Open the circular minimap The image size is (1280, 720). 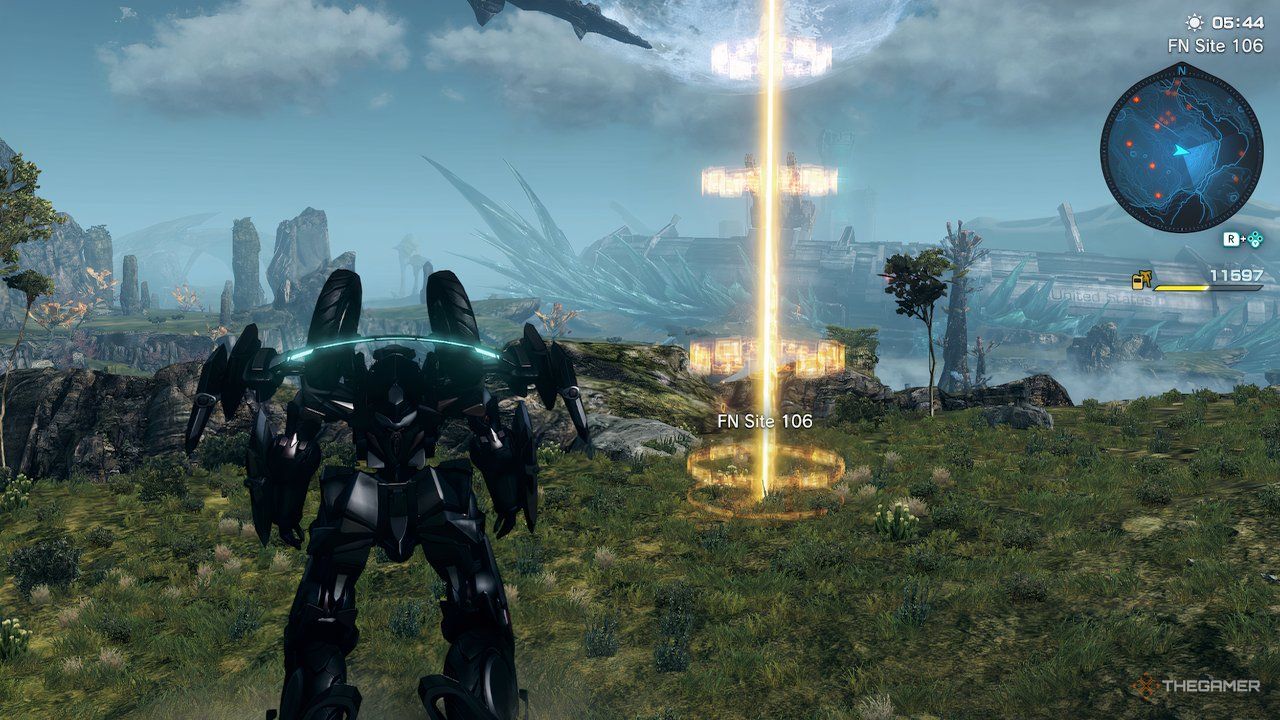coord(1181,147)
